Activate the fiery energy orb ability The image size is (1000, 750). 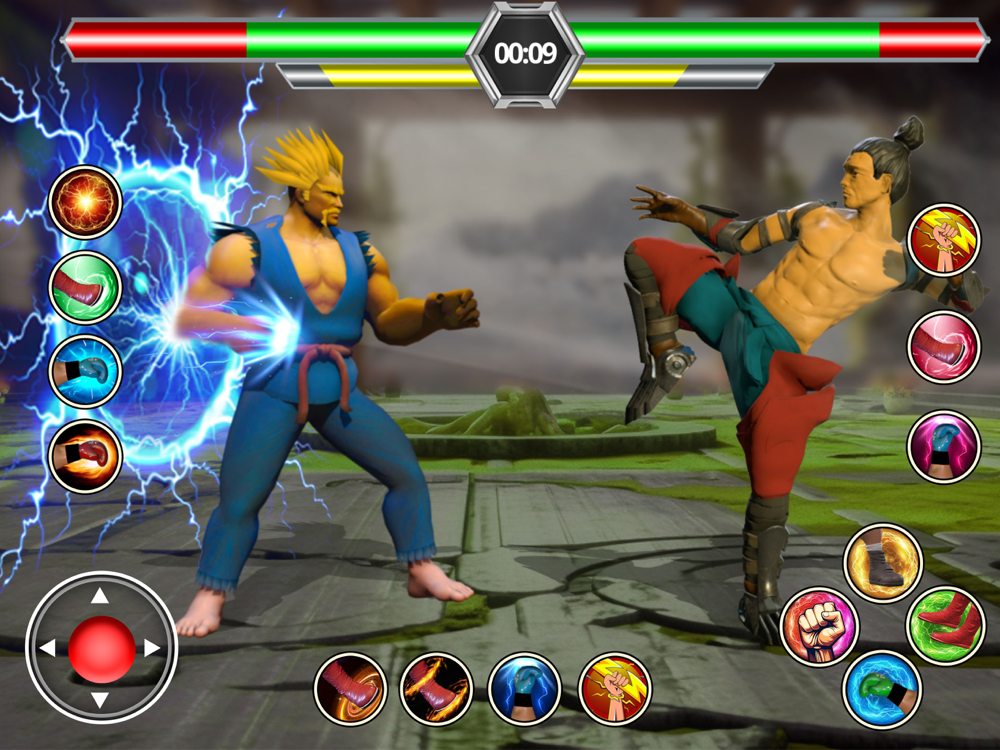tap(85, 203)
